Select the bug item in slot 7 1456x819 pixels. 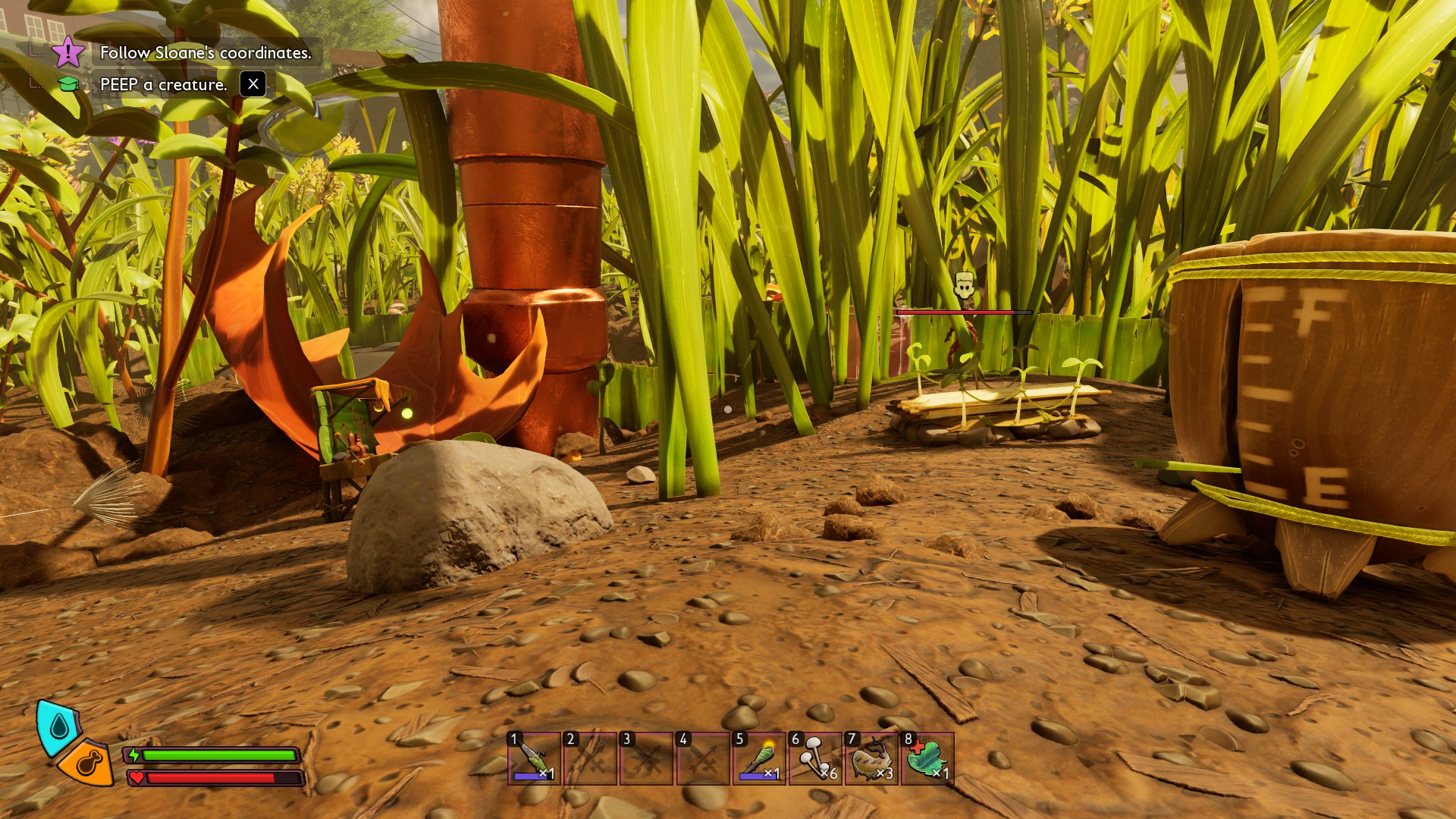[871, 758]
